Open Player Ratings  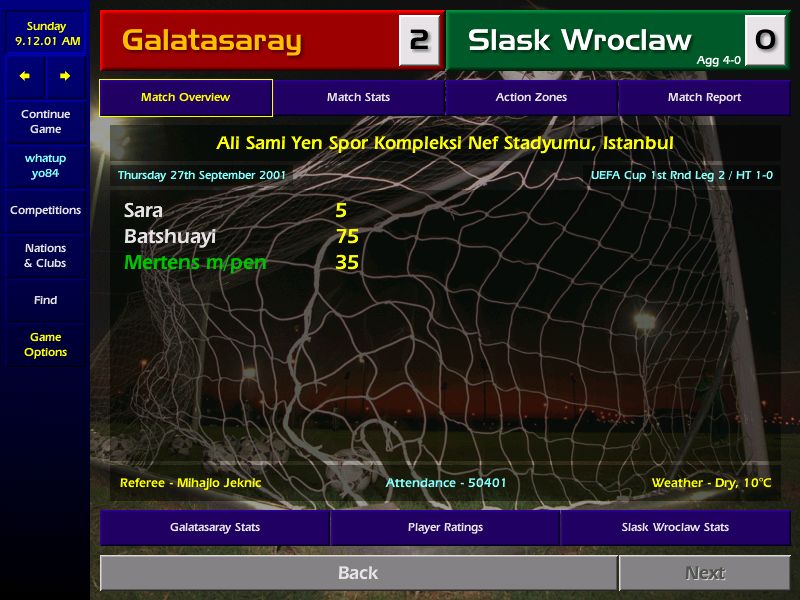(445, 527)
